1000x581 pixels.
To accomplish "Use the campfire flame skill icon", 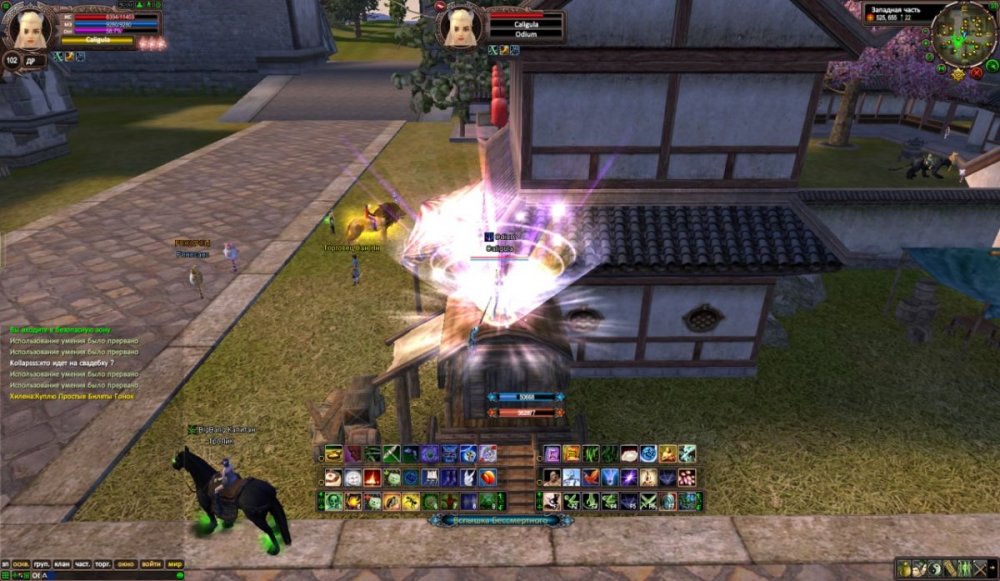I will (372, 478).
